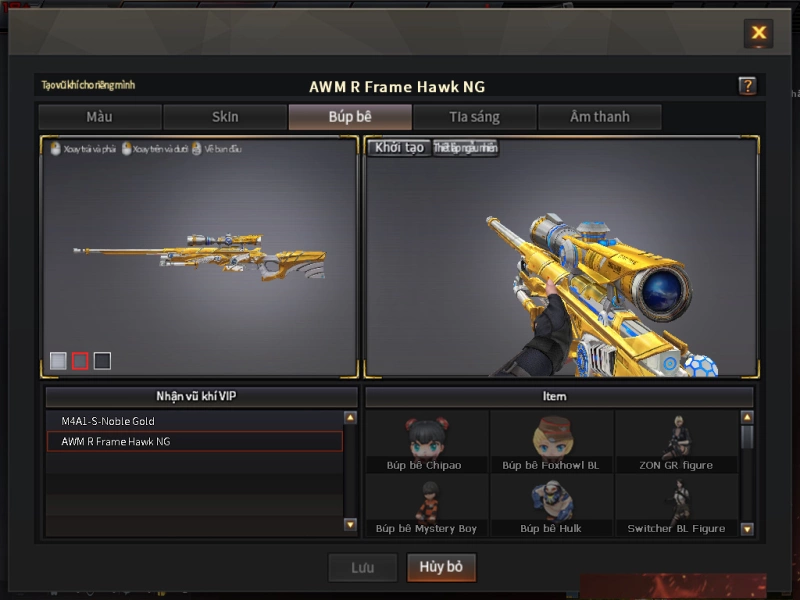The height and width of the screenshot is (600, 800).
Task: Choose the ZON GR figure item
Action: click(676, 442)
